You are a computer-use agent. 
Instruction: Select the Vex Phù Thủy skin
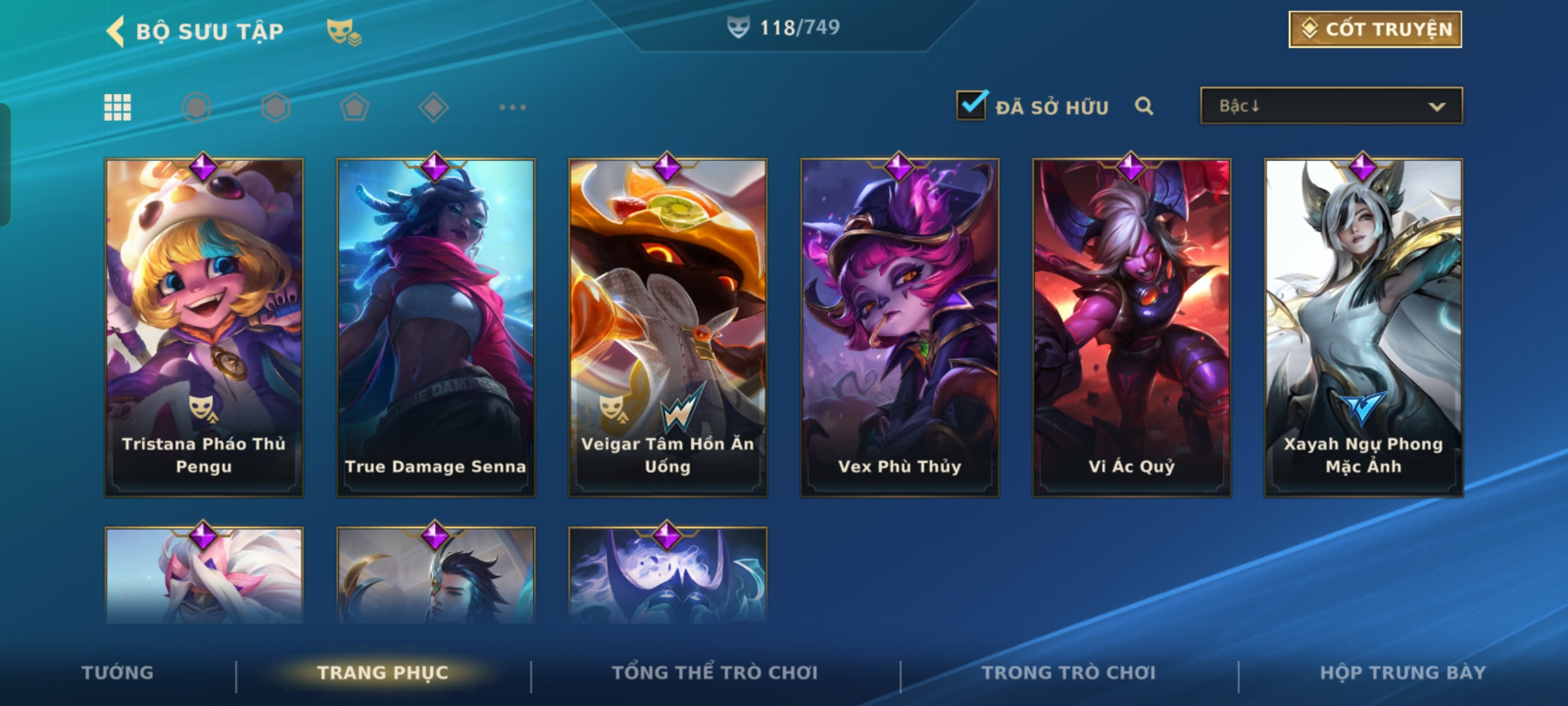click(900, 327)
